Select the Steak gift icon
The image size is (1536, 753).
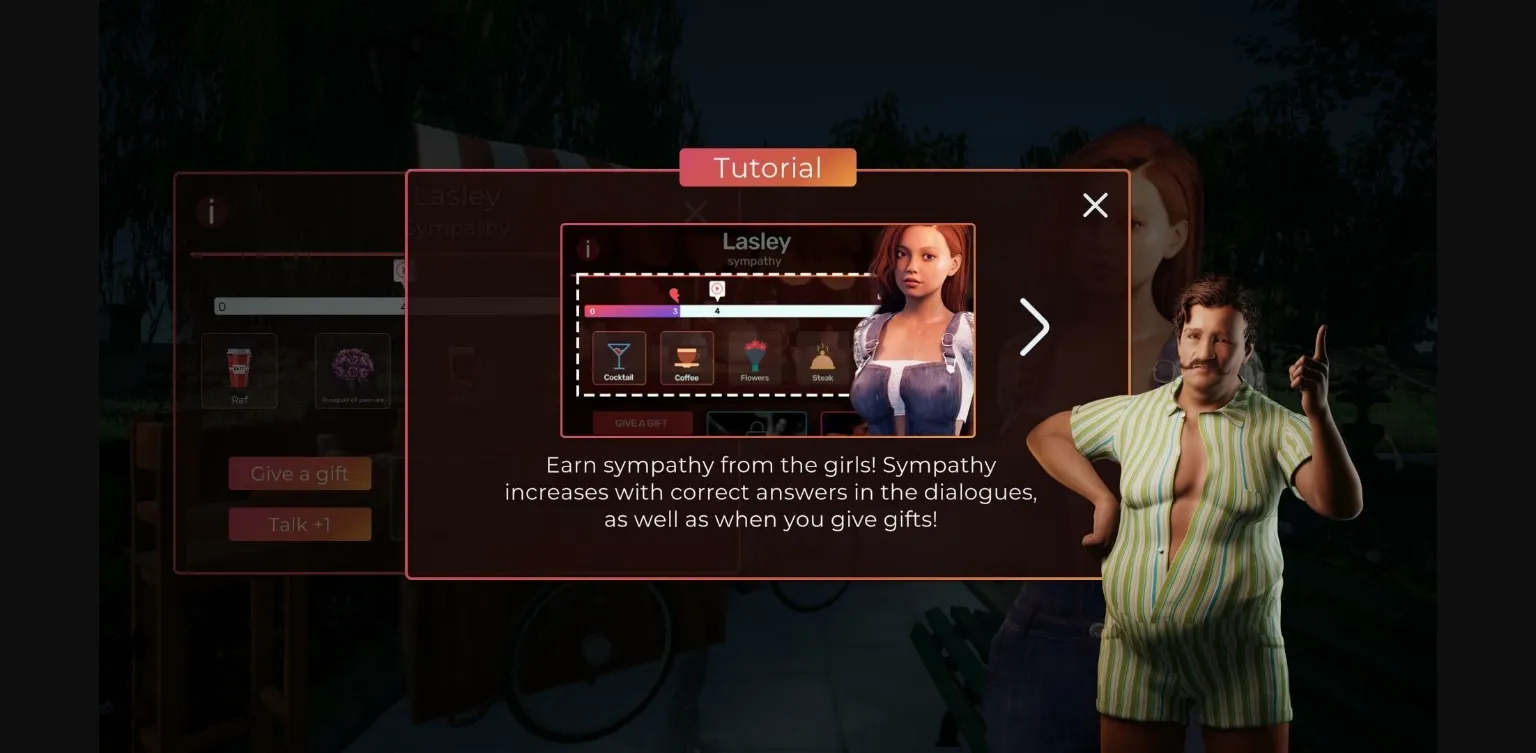822,358
